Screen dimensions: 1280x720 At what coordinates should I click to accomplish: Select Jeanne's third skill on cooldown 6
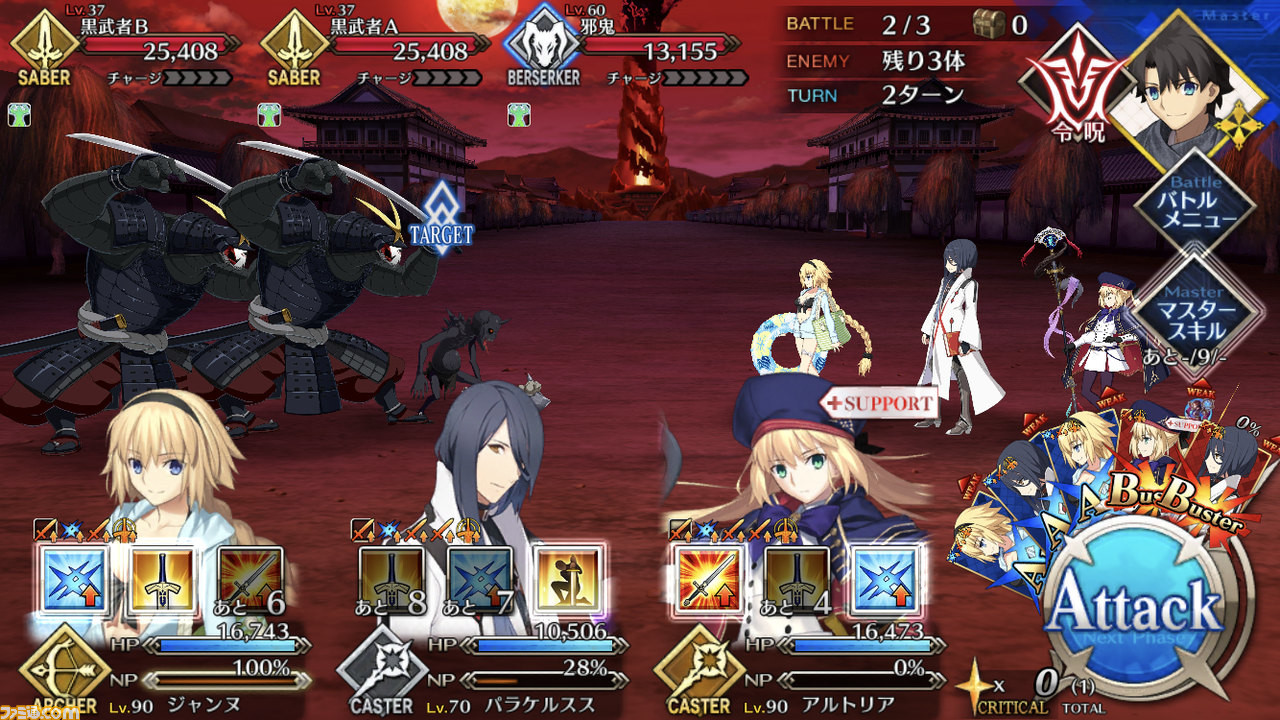[x=250, y=580]
